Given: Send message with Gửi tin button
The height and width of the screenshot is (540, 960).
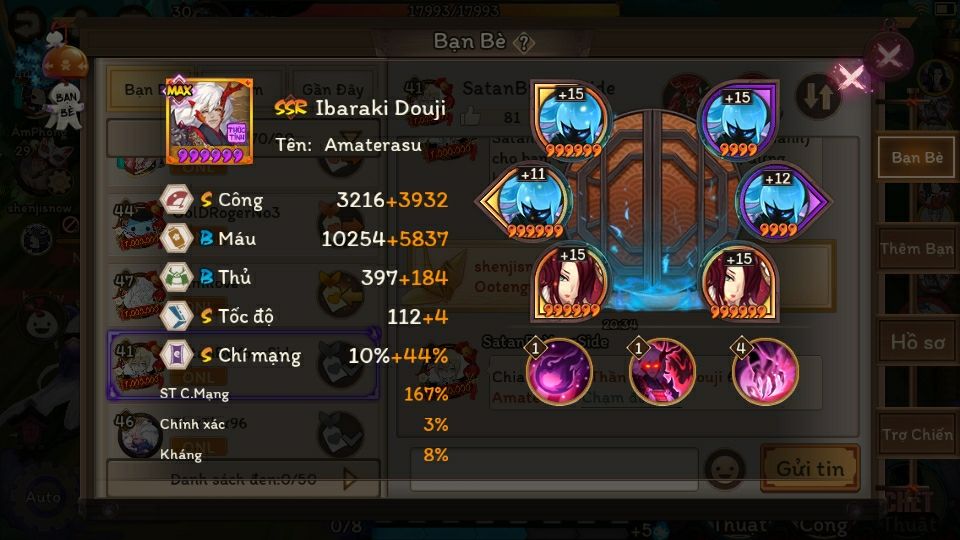Looking at the screenshot, I should click(x=809, y=468).
